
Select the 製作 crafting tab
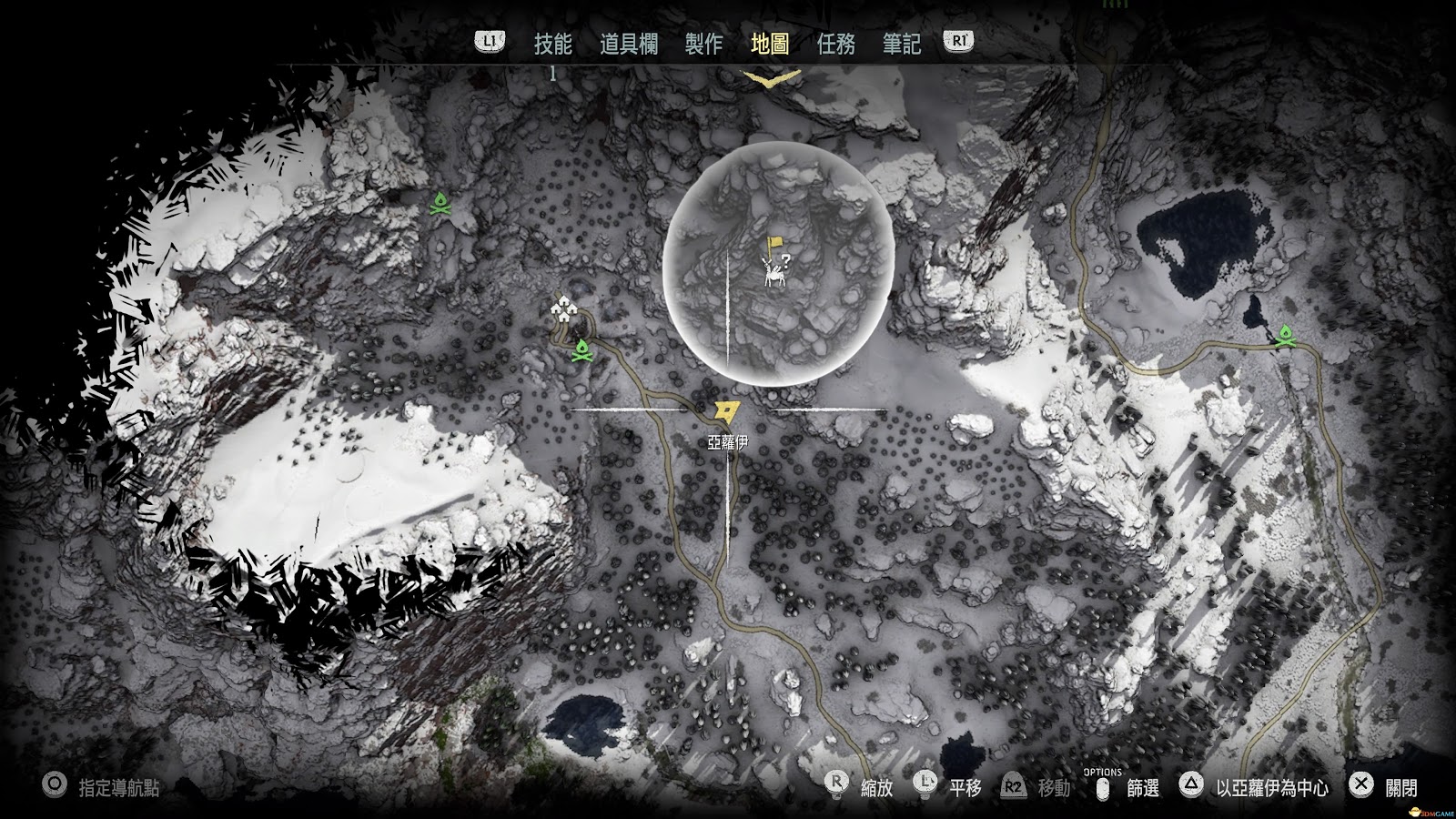click(703, 44)
